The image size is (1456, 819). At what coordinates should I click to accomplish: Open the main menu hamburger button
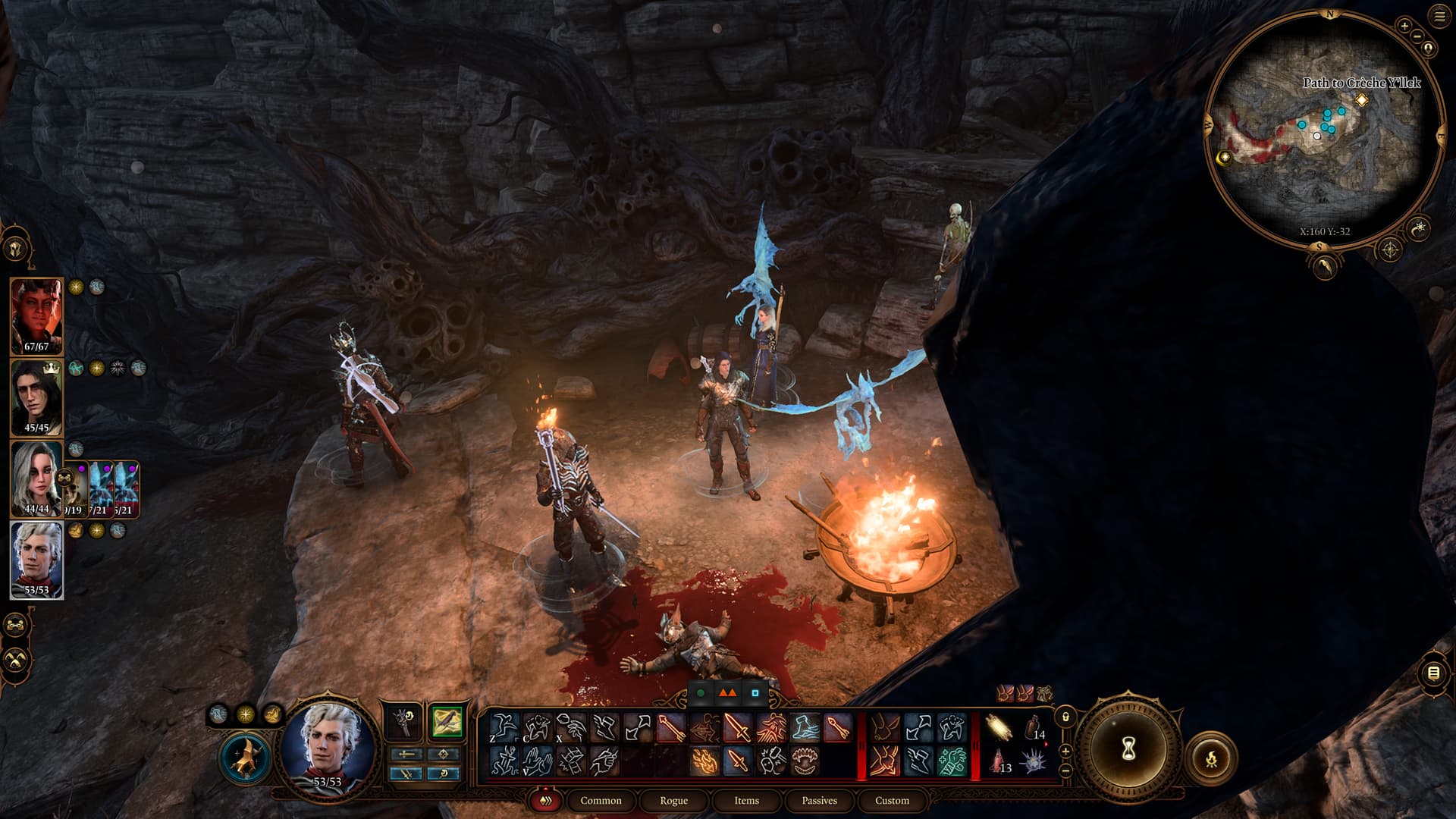(x=1439, y=17)
